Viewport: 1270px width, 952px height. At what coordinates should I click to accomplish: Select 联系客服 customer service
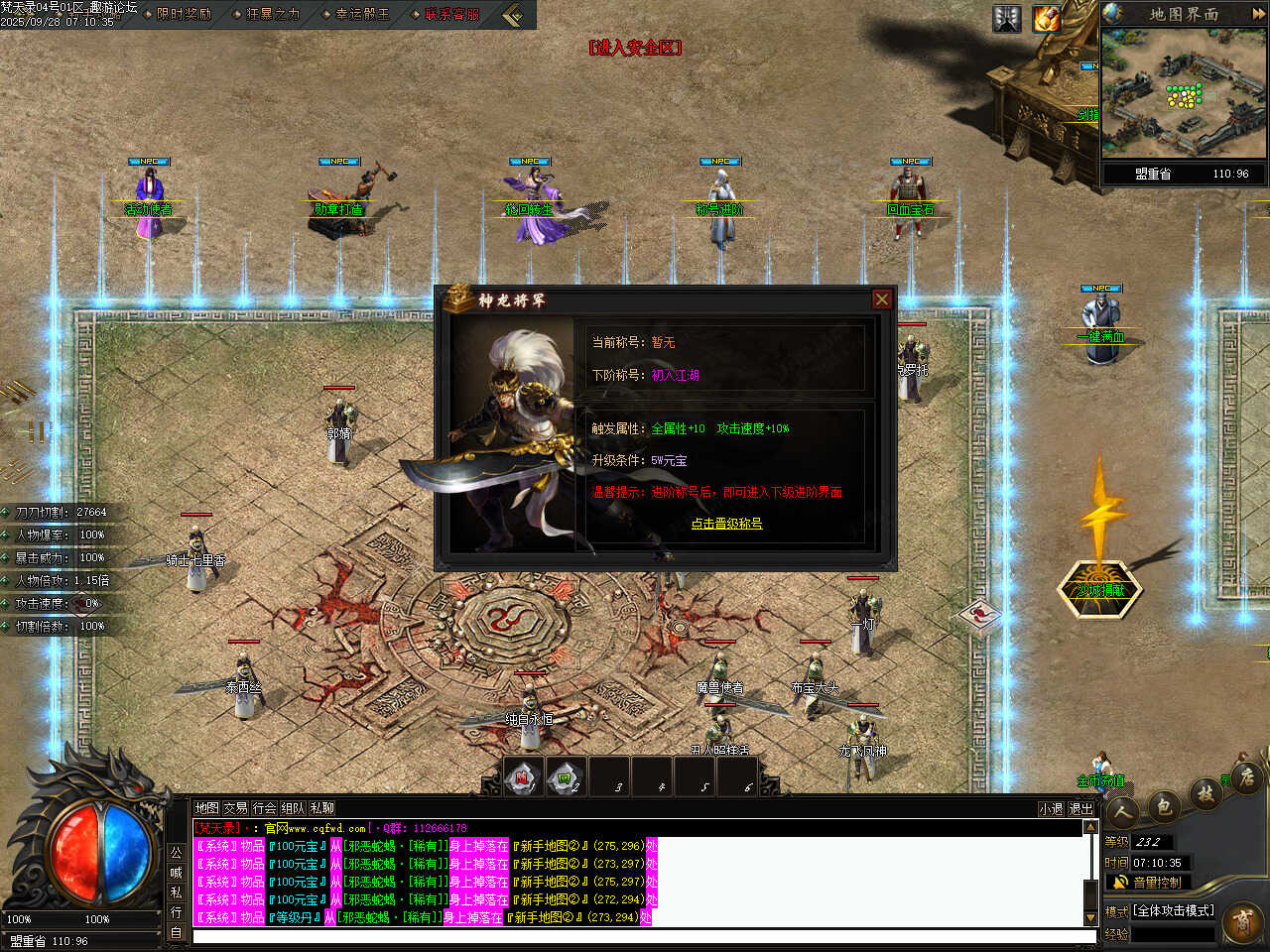click(451, 14)
